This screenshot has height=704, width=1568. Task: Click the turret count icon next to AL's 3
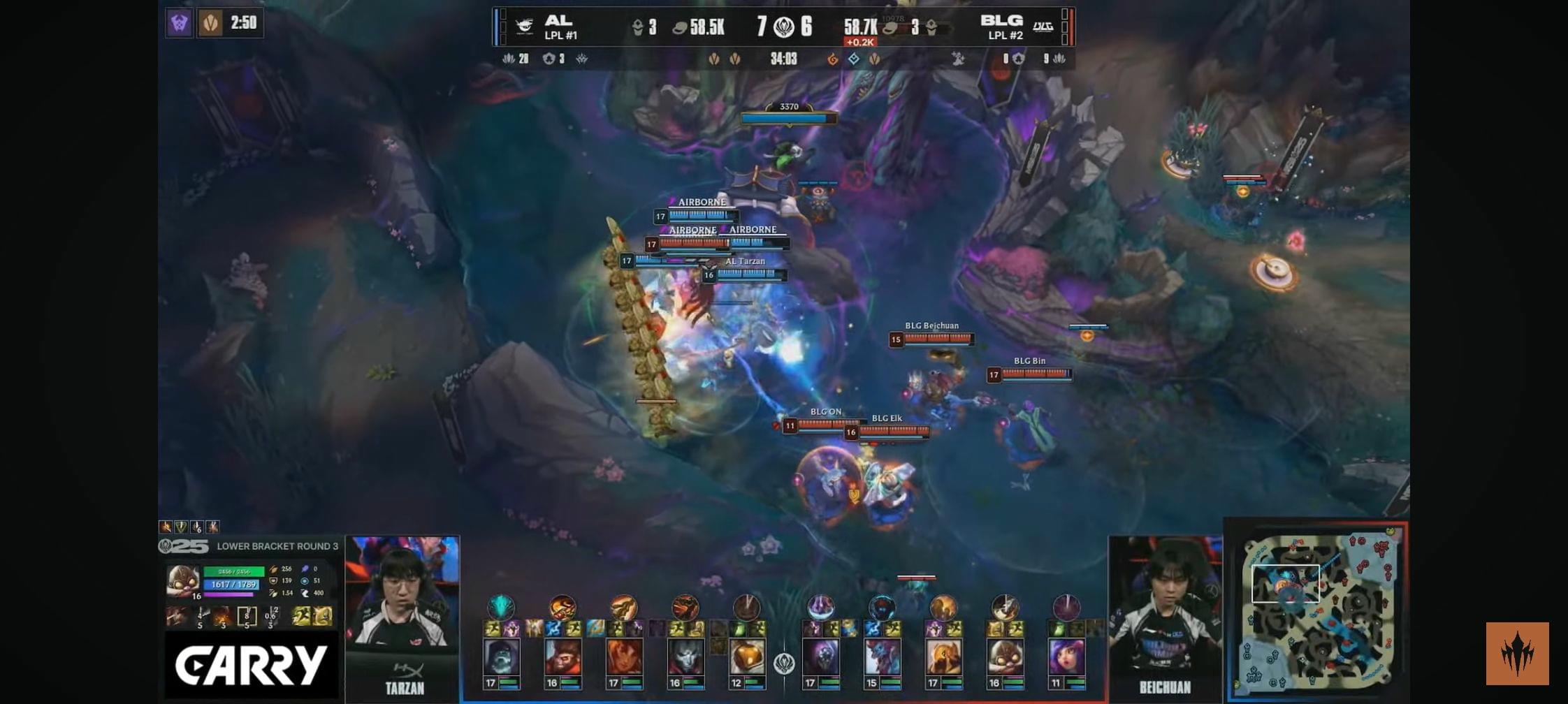(x=638, y=27)
